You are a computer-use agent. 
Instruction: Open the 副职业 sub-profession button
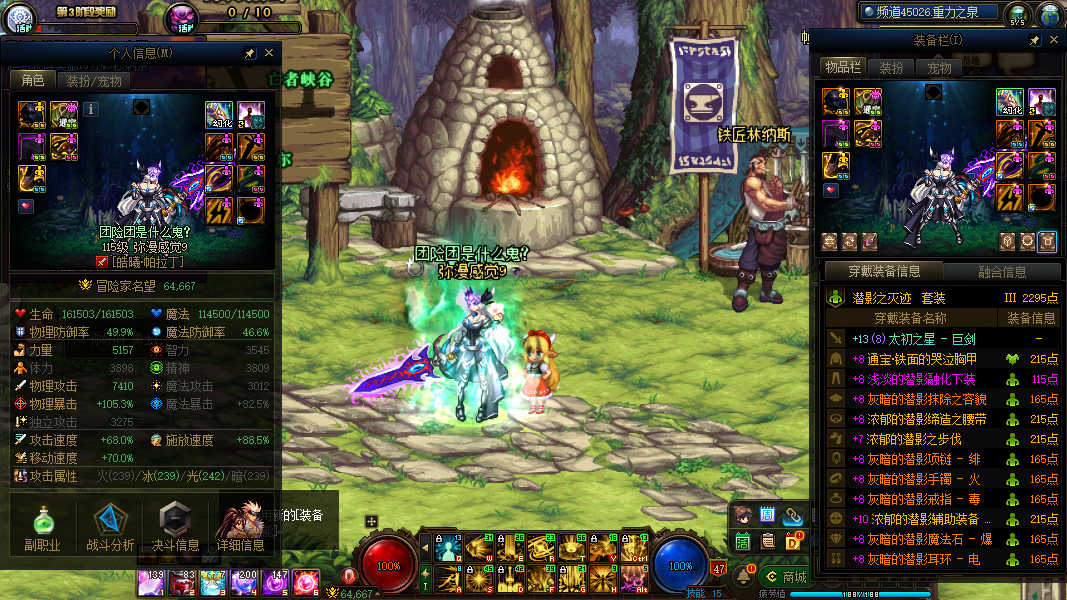click(x=42, y=527)
